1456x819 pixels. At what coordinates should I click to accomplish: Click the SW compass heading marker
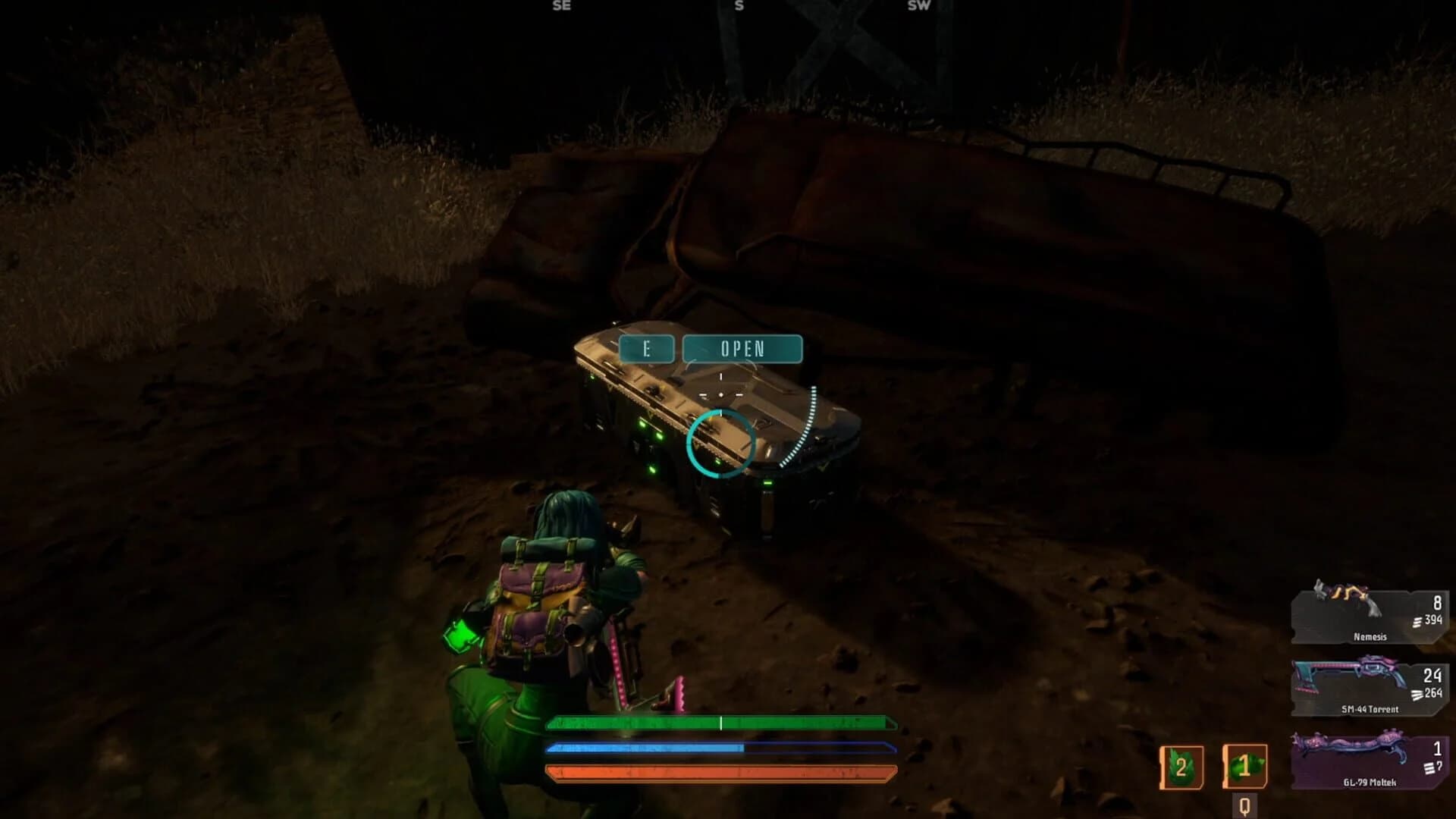click(918, 6)
